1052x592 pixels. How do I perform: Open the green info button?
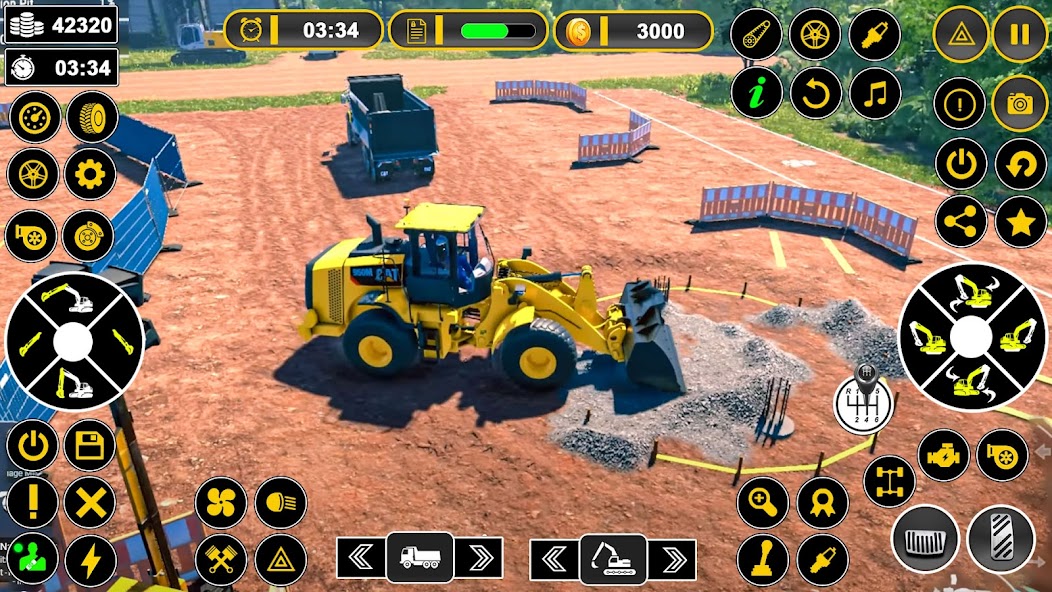click(x=756, y=93)
